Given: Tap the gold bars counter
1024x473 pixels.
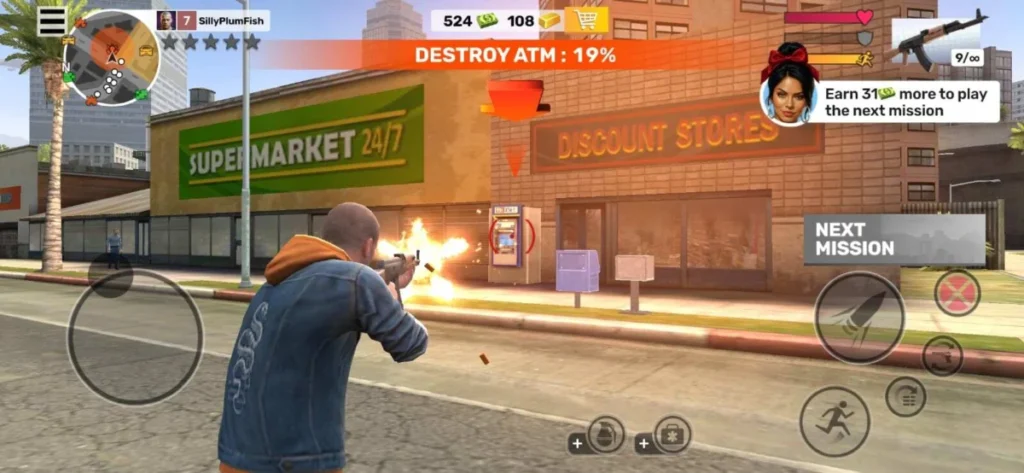Looking at the screenshot, I should pyautogui.click(x=533, y=20).
